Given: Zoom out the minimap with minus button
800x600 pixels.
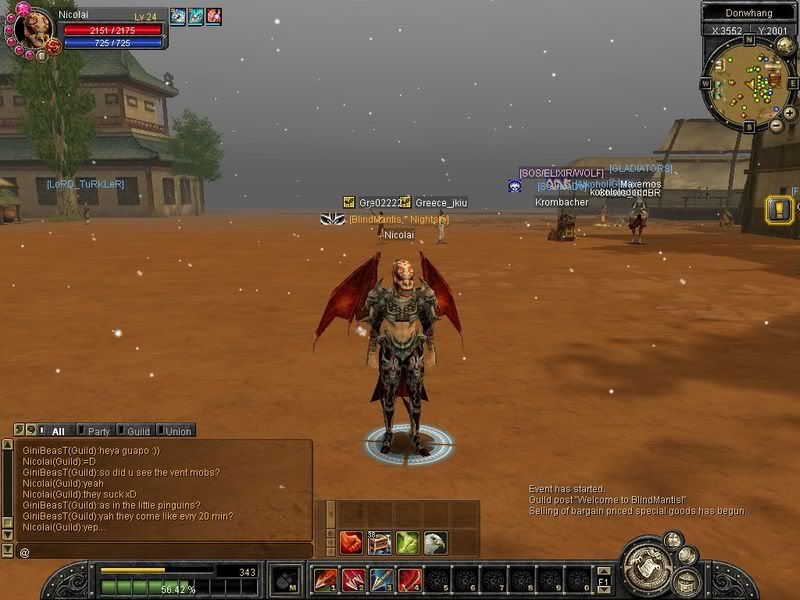Looking at the screenshot, I should tap(777, 126).
